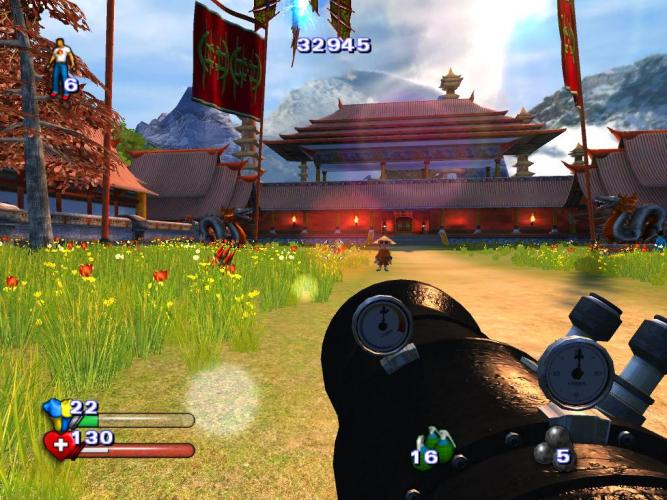Select the green grenades icon
Viewport: 667px width, 500px height.
coord(436,444)
